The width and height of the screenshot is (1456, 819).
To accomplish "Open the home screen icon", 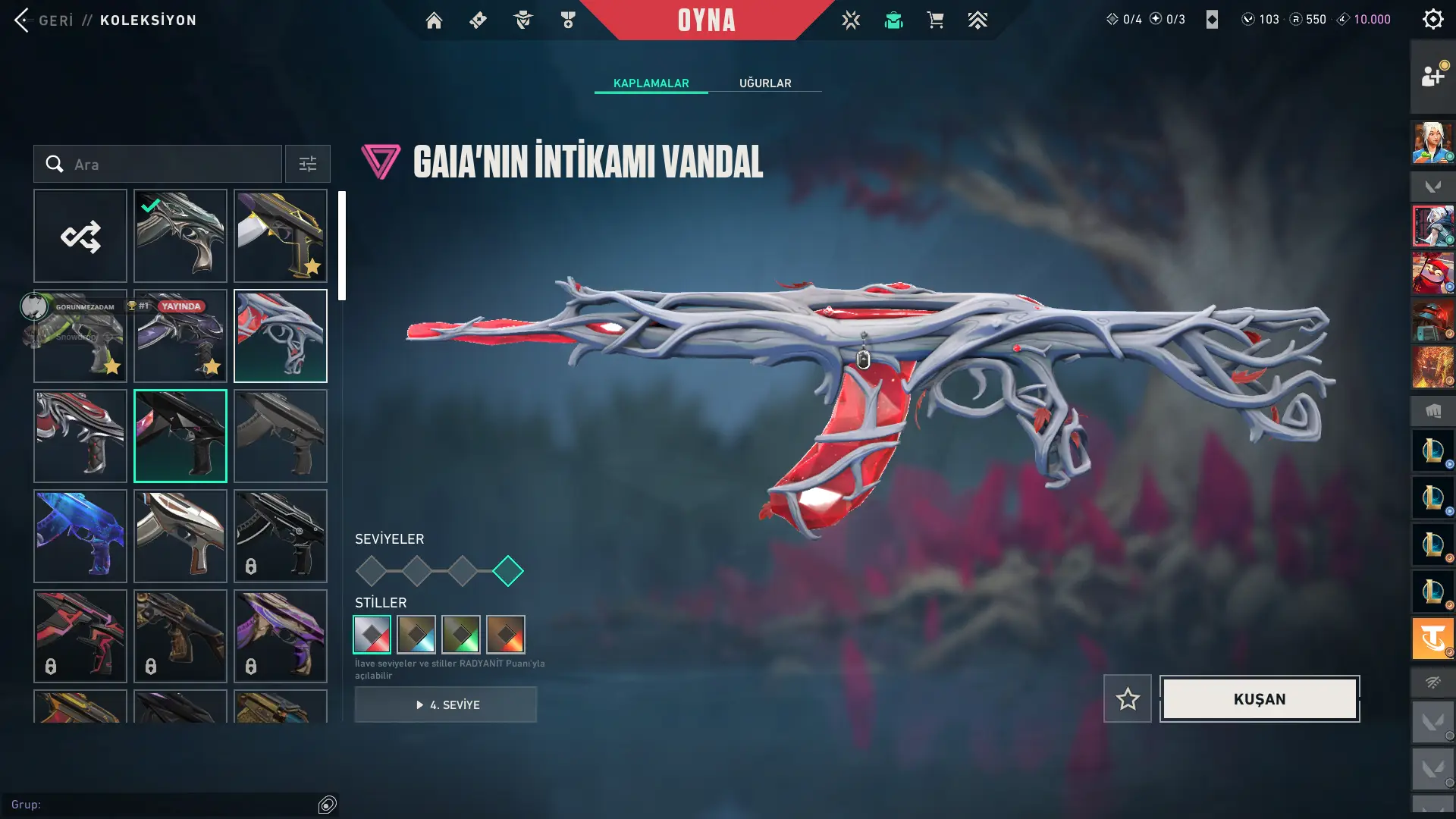I will [x=434, y=20].
